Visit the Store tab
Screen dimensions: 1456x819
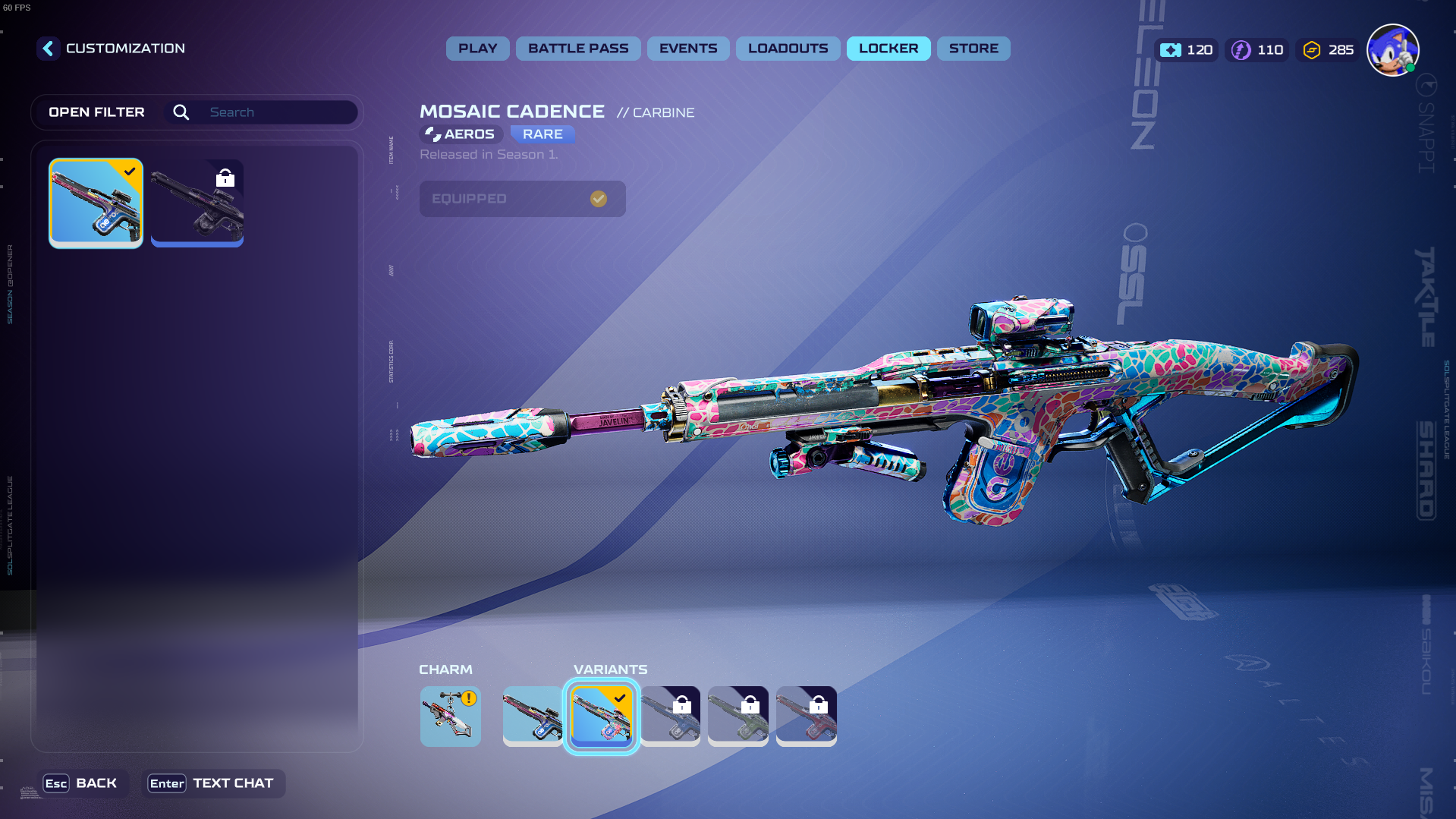[x=973, y=49]
